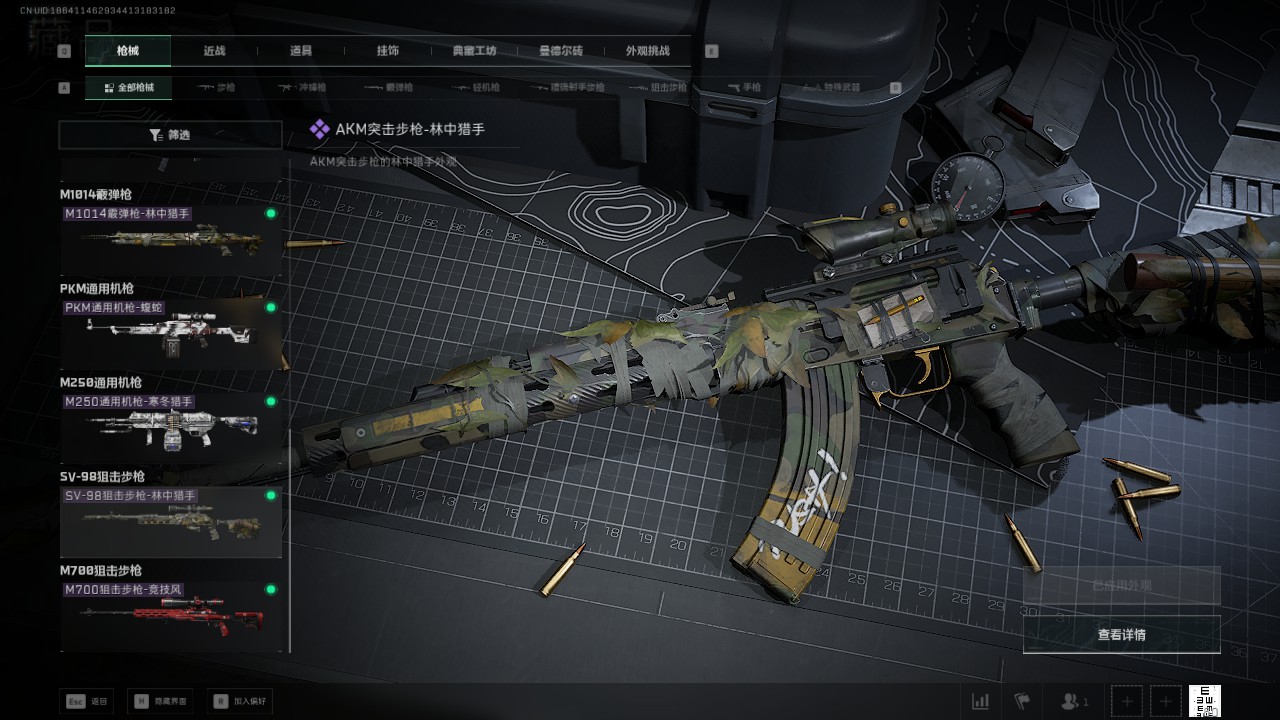Image resolution: width=1280 pixels, height=720 pixels.
Task: Filter by 冲锋枪 submachine gun category
Action: 302,88
